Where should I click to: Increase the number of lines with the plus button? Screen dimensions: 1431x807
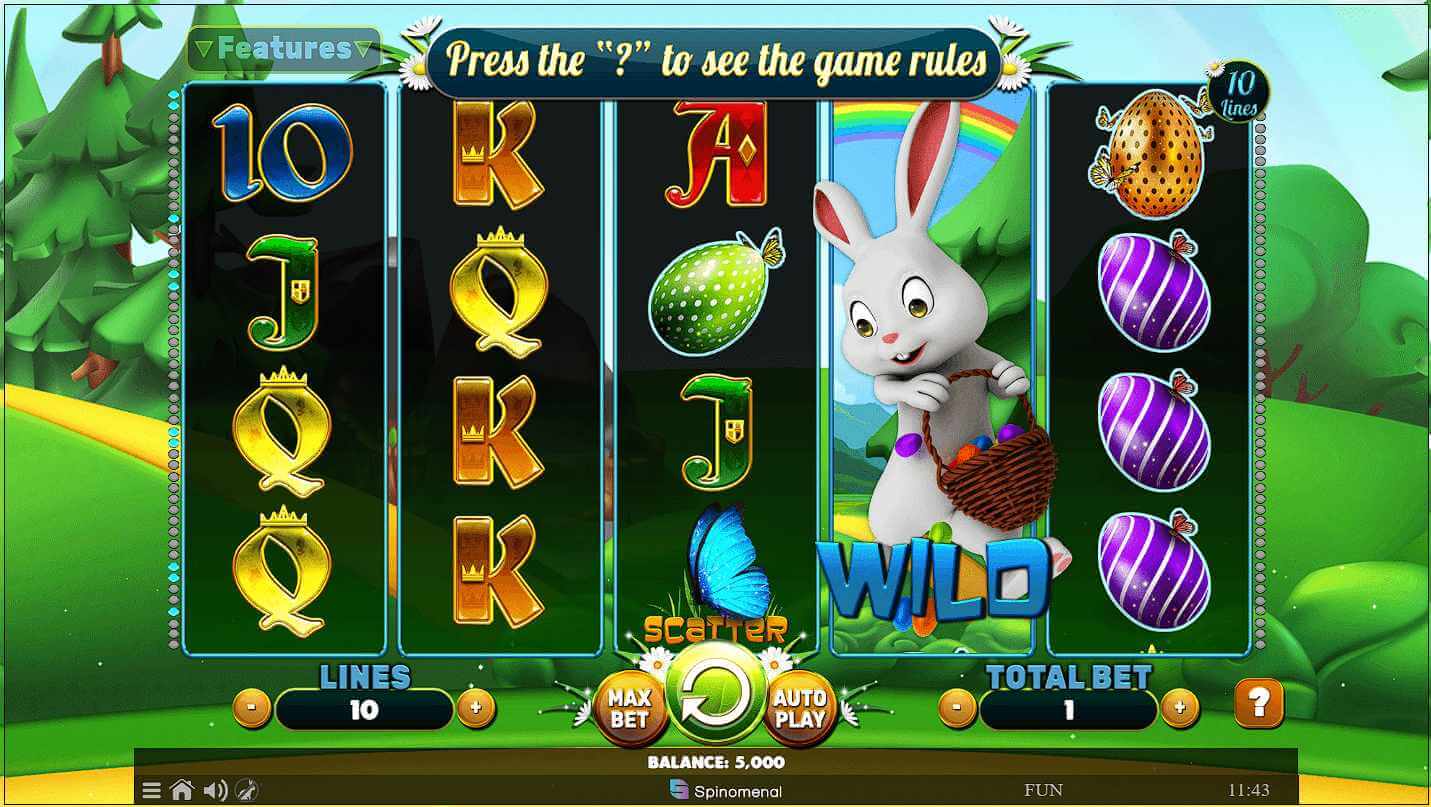tap(477, 707)
